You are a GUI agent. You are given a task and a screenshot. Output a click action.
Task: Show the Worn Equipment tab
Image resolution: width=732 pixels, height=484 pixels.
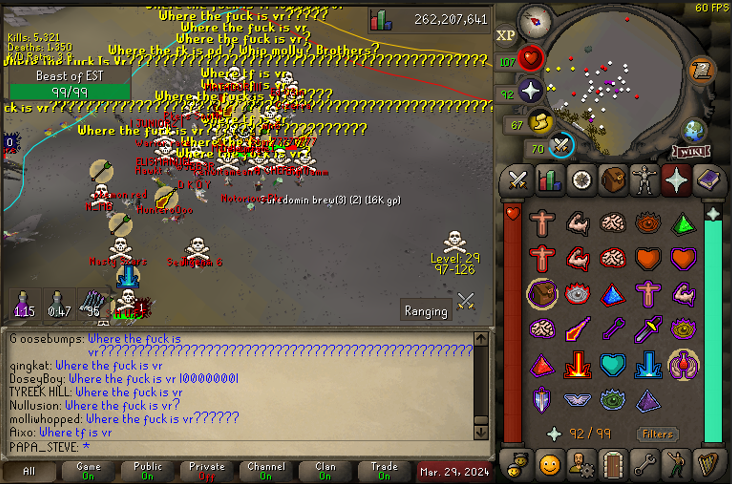pyautogui.click(x=644, y=180)
